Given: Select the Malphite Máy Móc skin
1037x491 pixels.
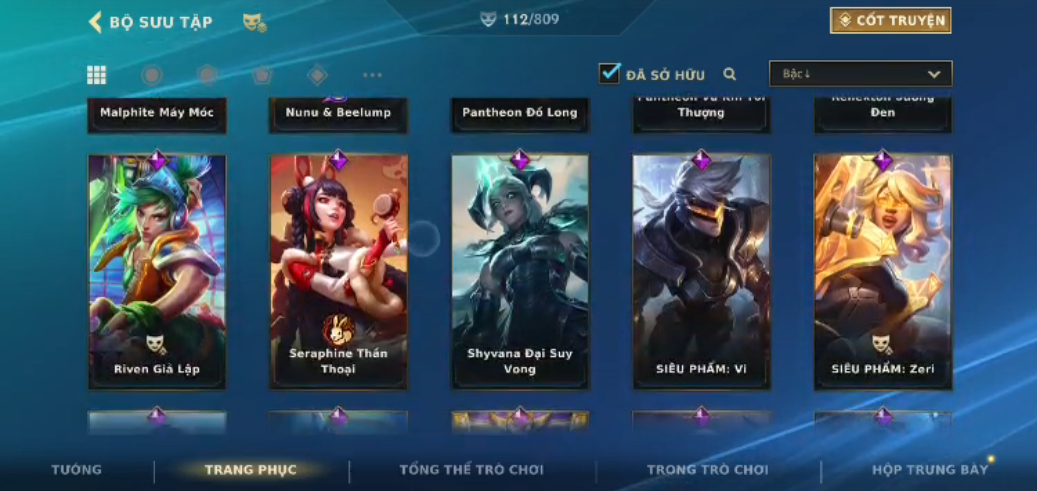Looking at the screenshot, I should (x=157, y=113).
